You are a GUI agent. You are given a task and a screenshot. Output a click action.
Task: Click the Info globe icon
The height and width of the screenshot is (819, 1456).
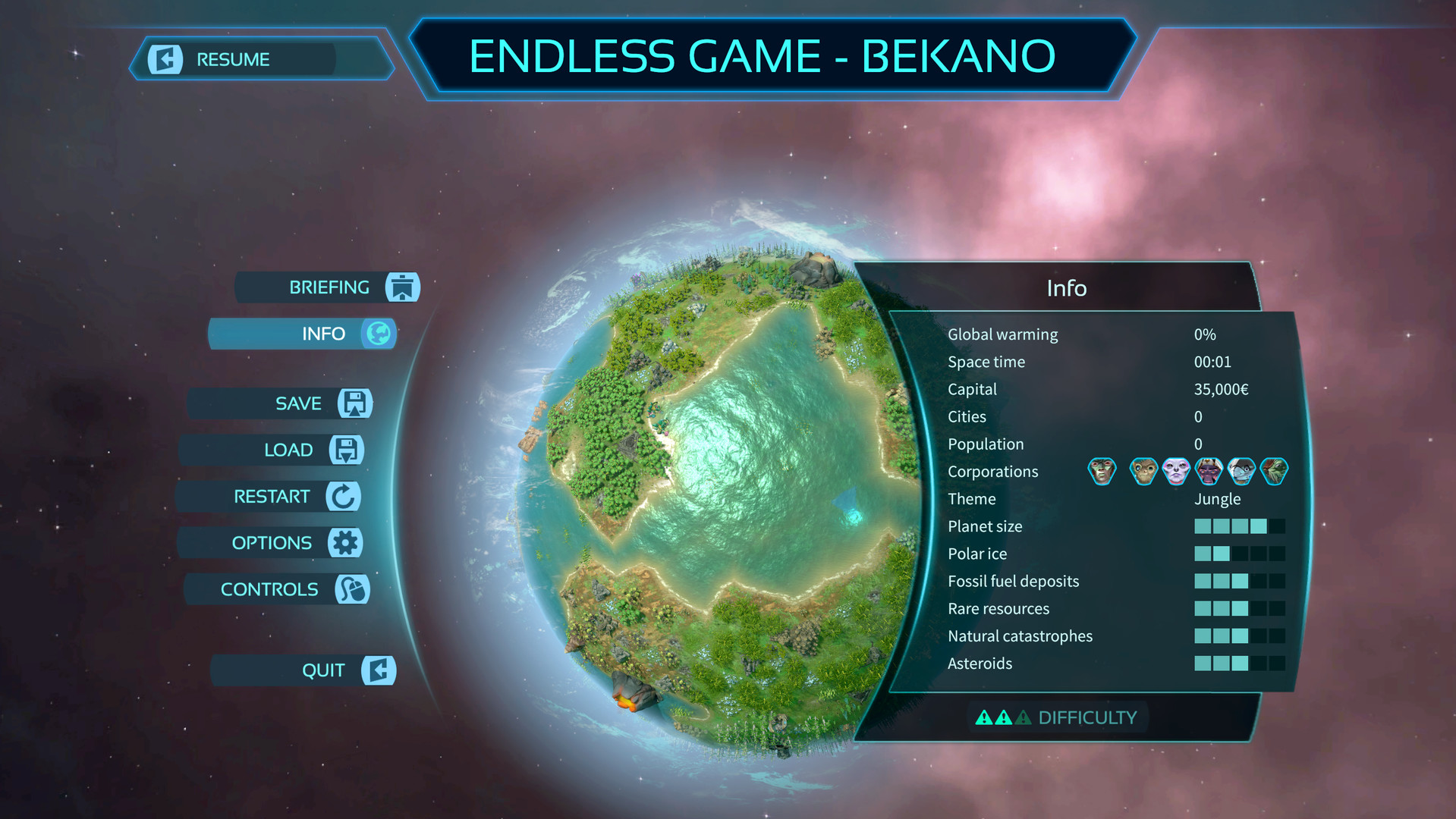[x=381, y=334]
